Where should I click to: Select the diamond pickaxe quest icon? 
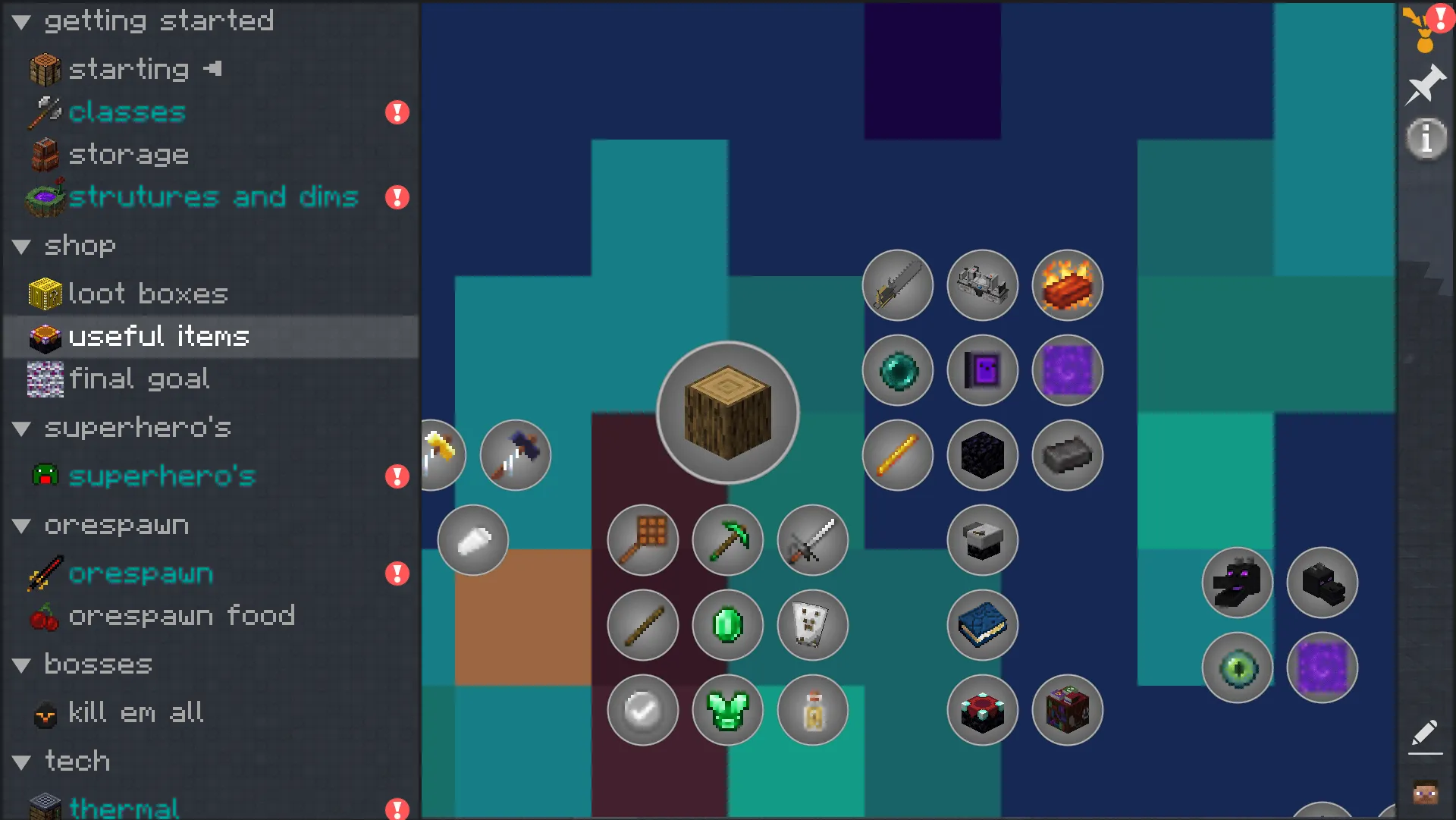727,539
